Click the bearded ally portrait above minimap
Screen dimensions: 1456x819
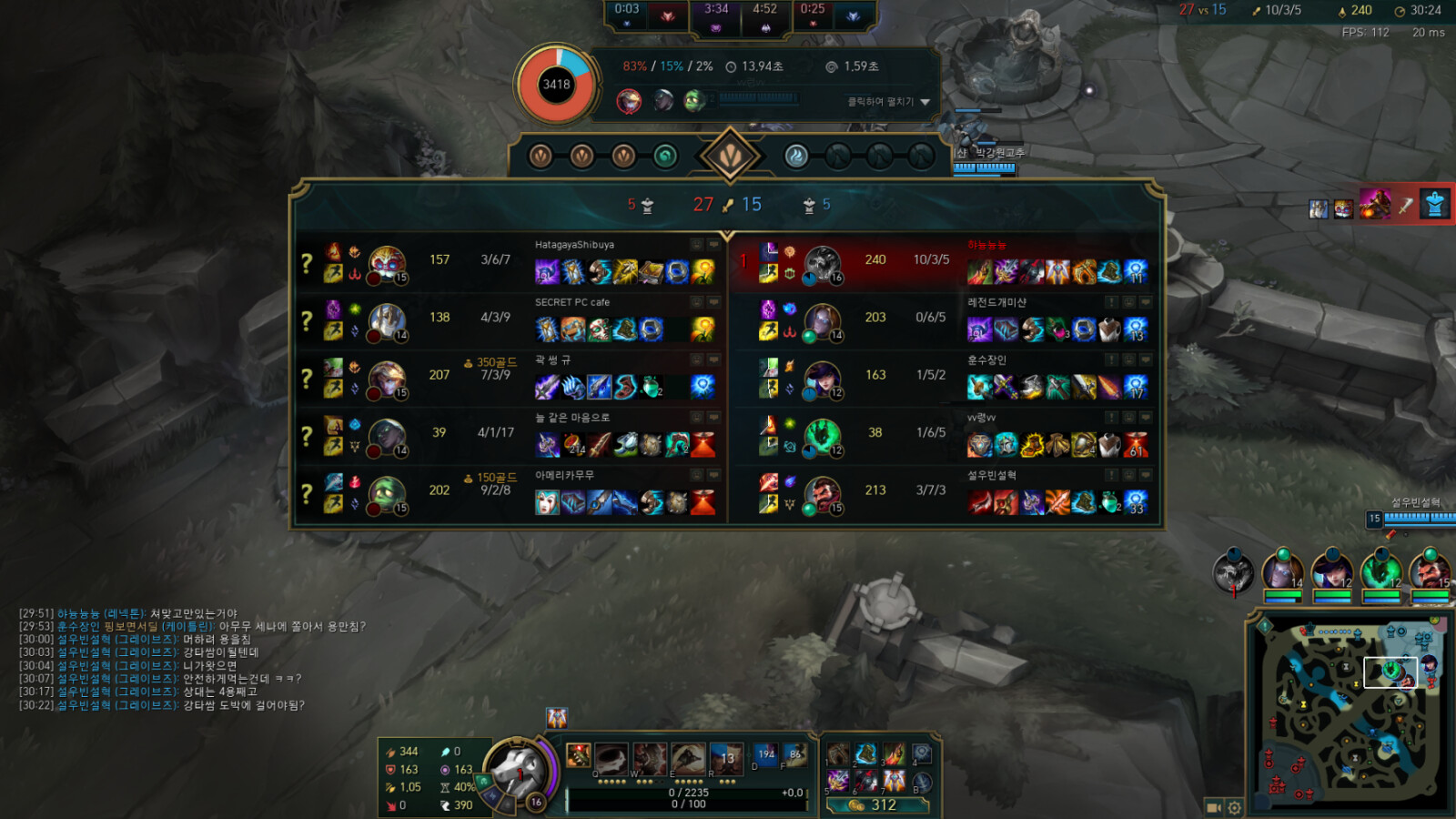1430,571
